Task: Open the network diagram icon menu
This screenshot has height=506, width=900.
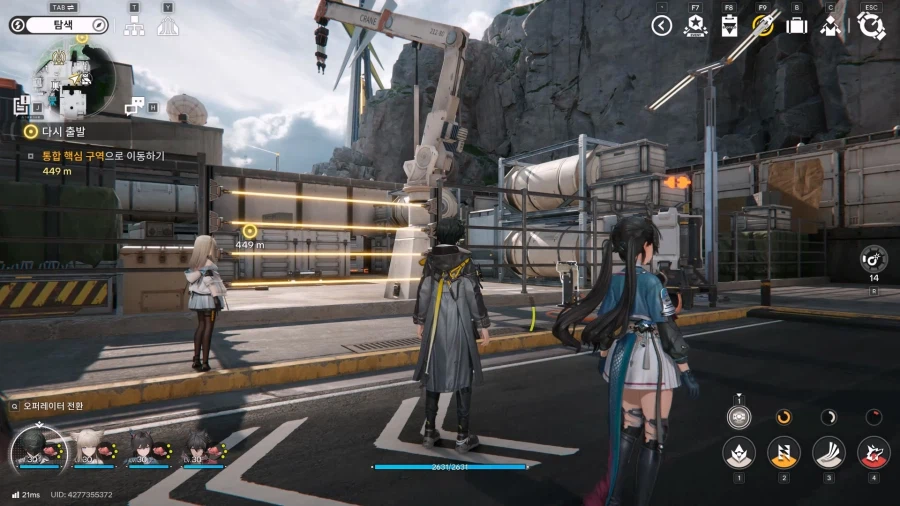Action: (134, 26)
